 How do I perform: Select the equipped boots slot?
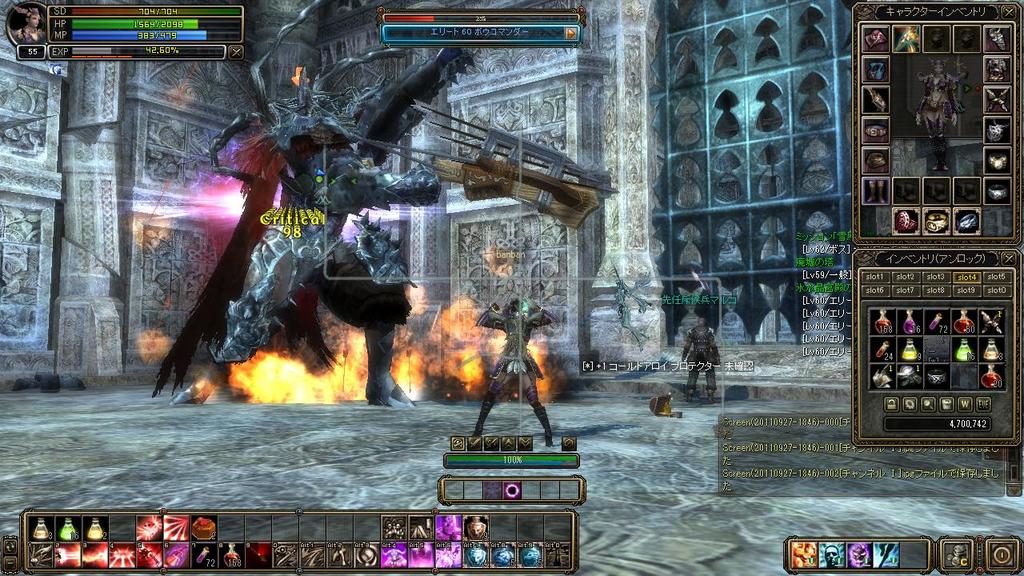click(876, 190)
